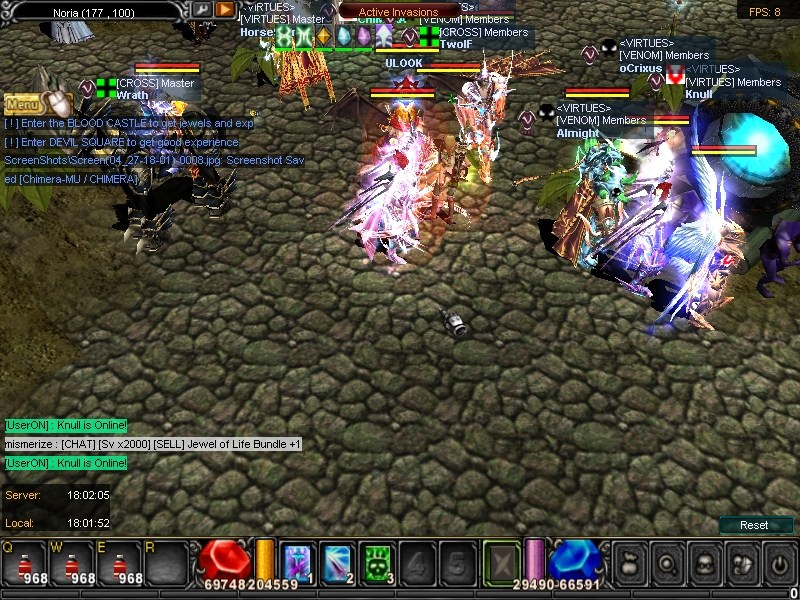
Task: Expand the Active Invasions panel
Action: point(398,12)
